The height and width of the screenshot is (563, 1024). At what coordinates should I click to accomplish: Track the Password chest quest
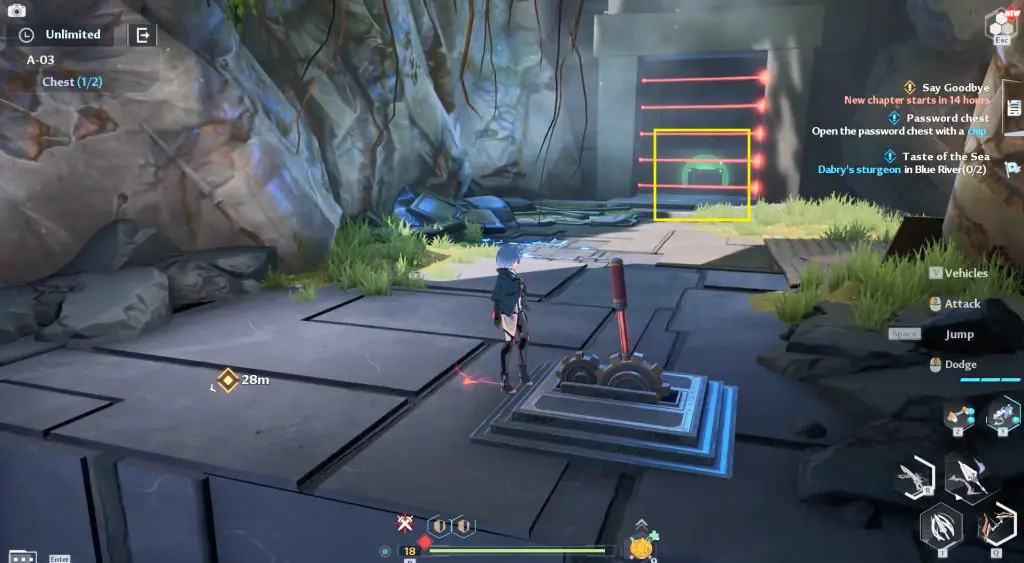tap(947, 118)
